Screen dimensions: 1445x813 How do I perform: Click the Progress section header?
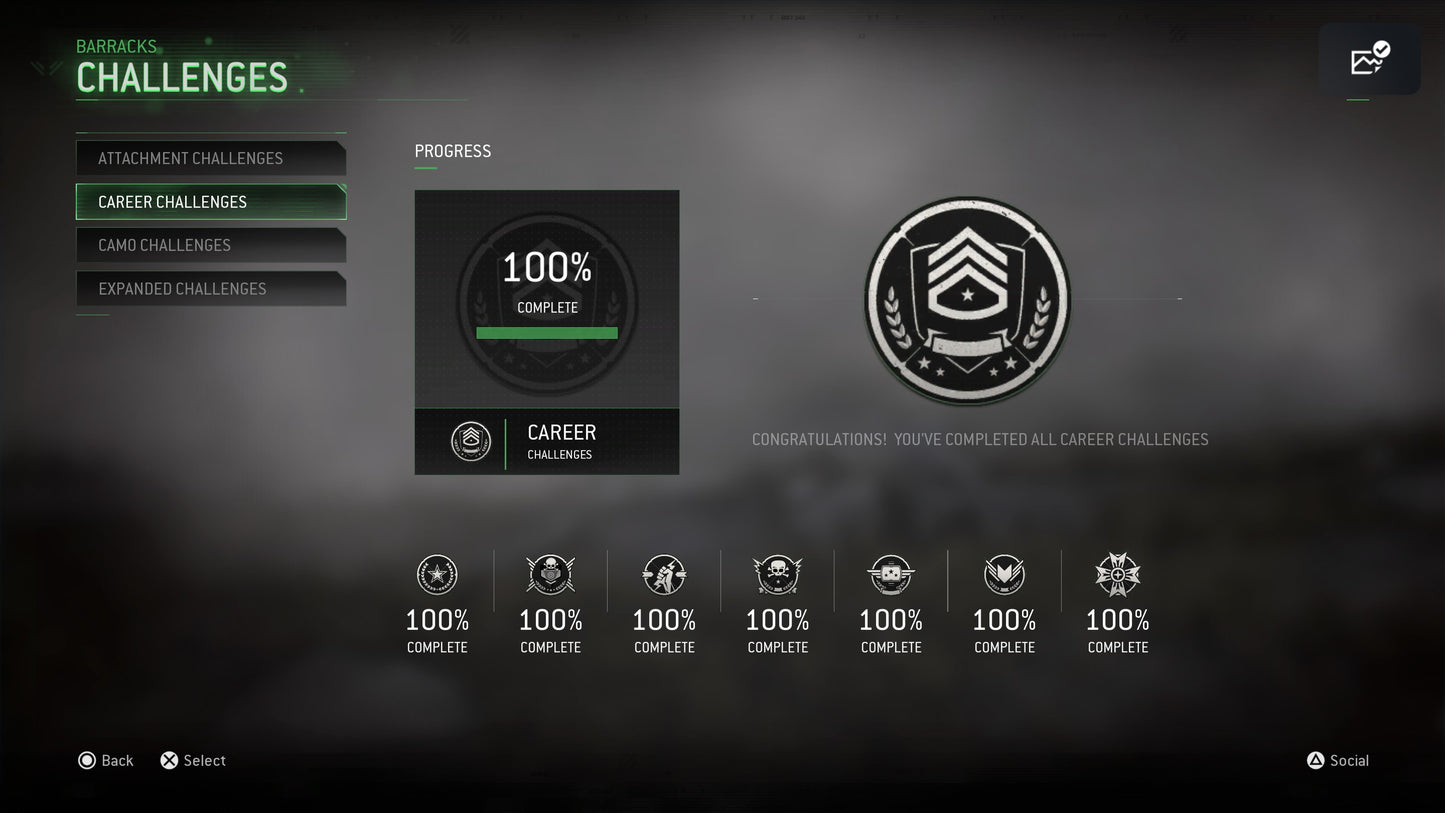(452, 150)
